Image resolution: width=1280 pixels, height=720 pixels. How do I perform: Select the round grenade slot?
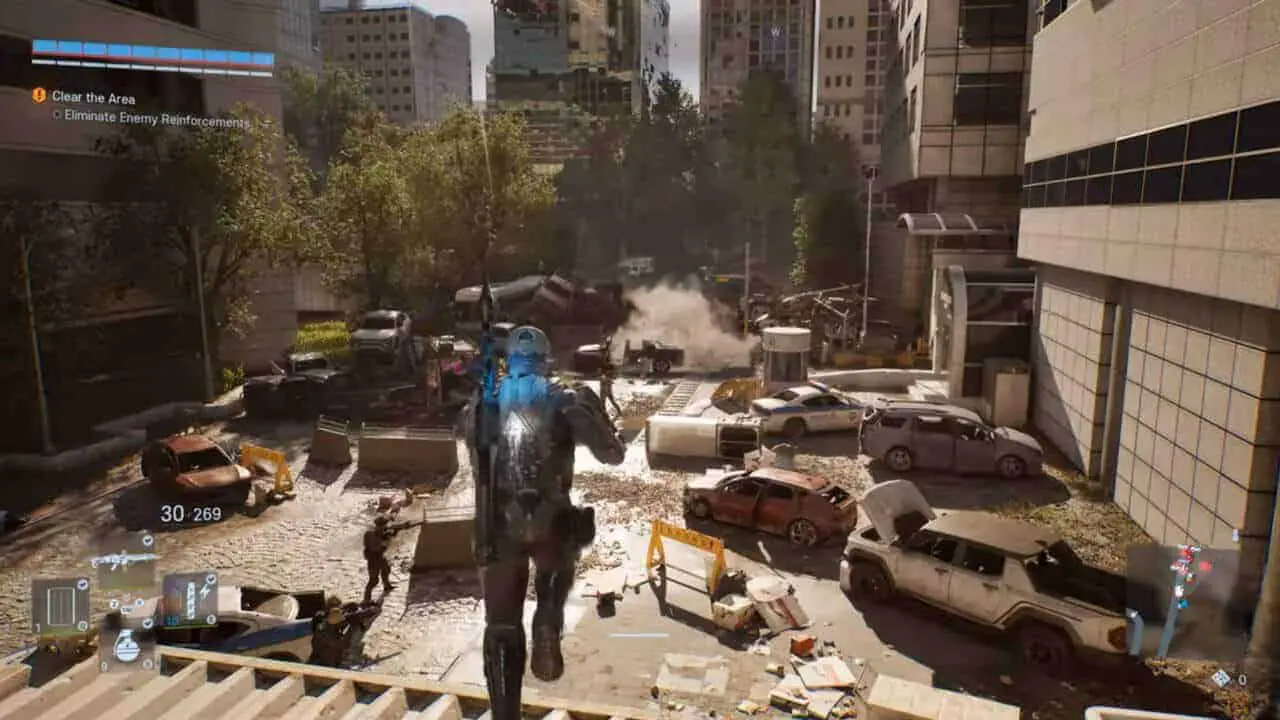tap(126, 646)
